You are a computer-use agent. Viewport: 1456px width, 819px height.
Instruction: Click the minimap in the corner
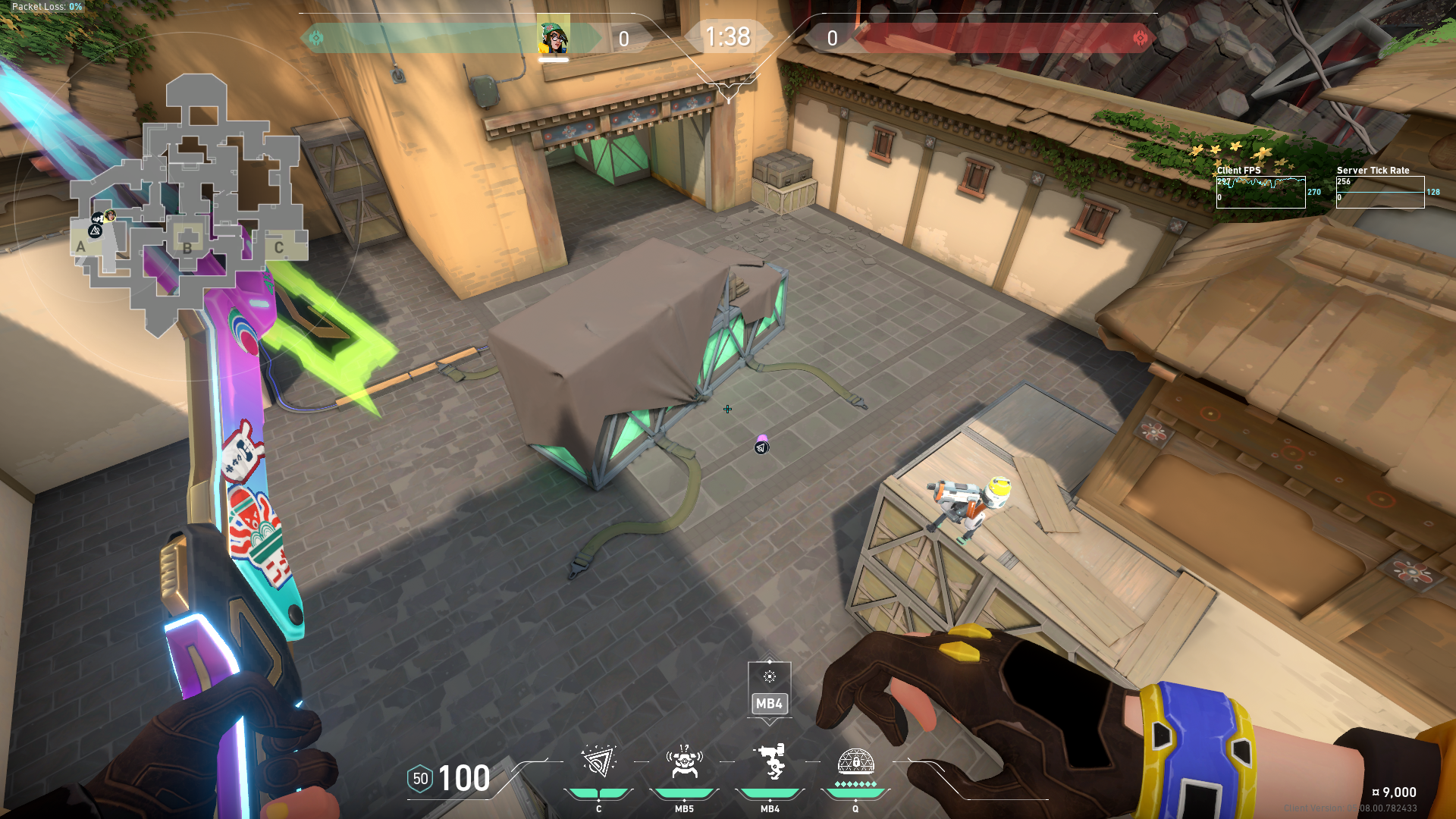(x=190, y=205)
